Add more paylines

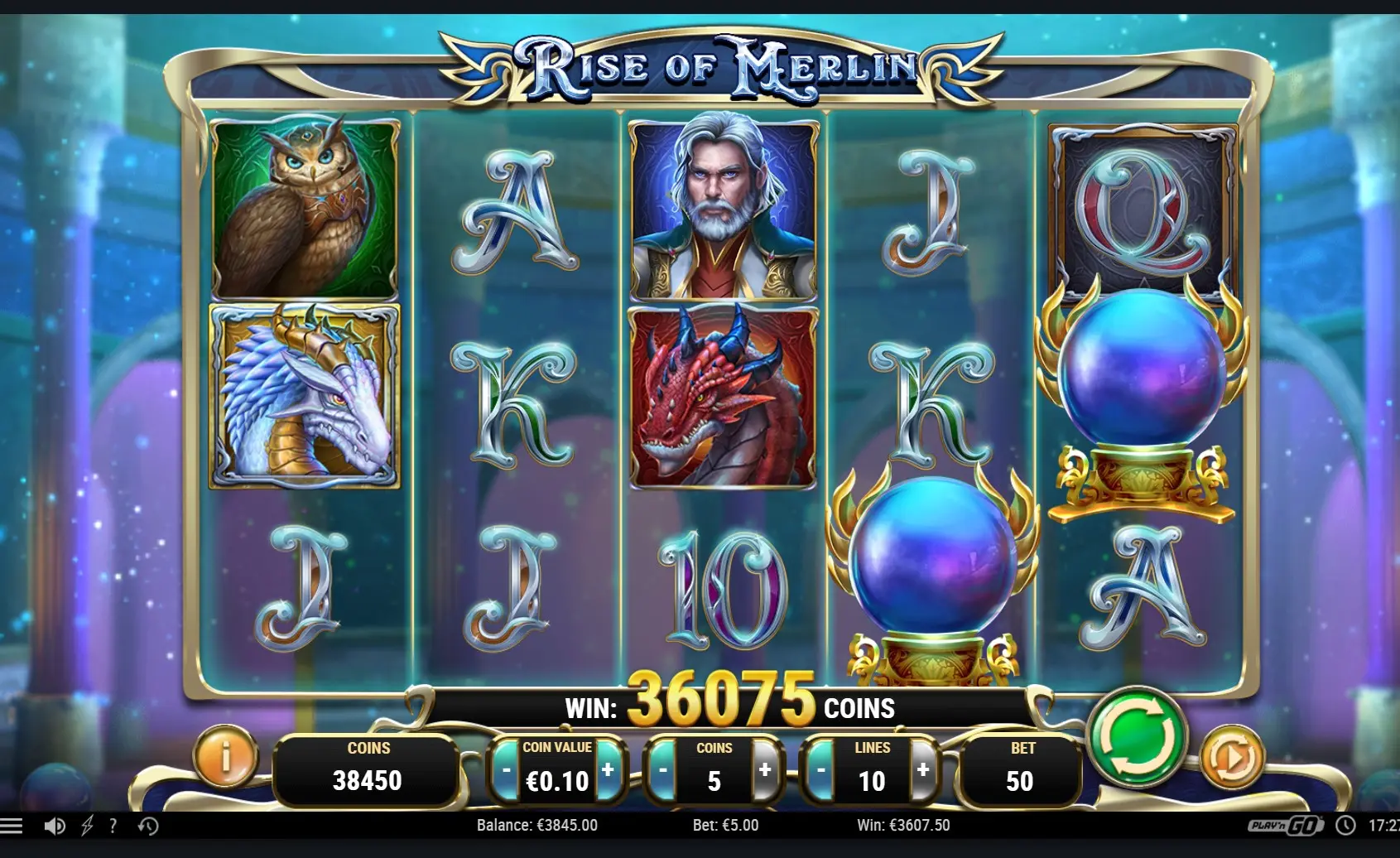[923, 770]
